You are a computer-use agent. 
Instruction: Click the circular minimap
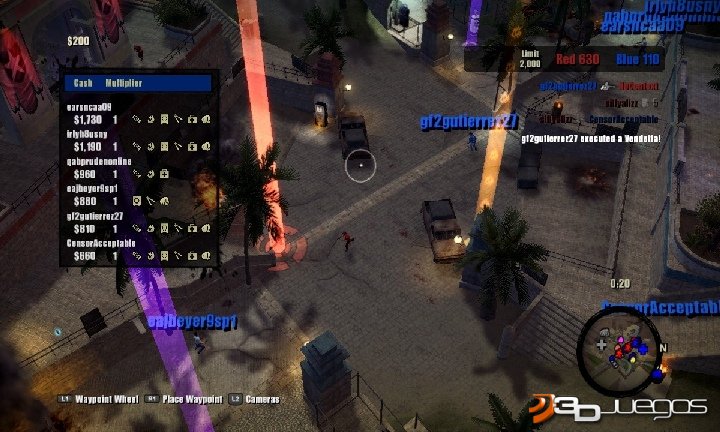pyautogui.click(x=620, y=346)
